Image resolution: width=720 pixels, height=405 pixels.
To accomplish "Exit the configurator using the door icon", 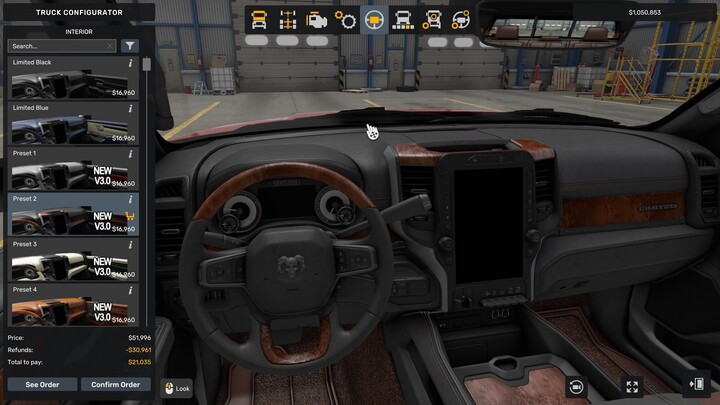I will pos(697,384).
